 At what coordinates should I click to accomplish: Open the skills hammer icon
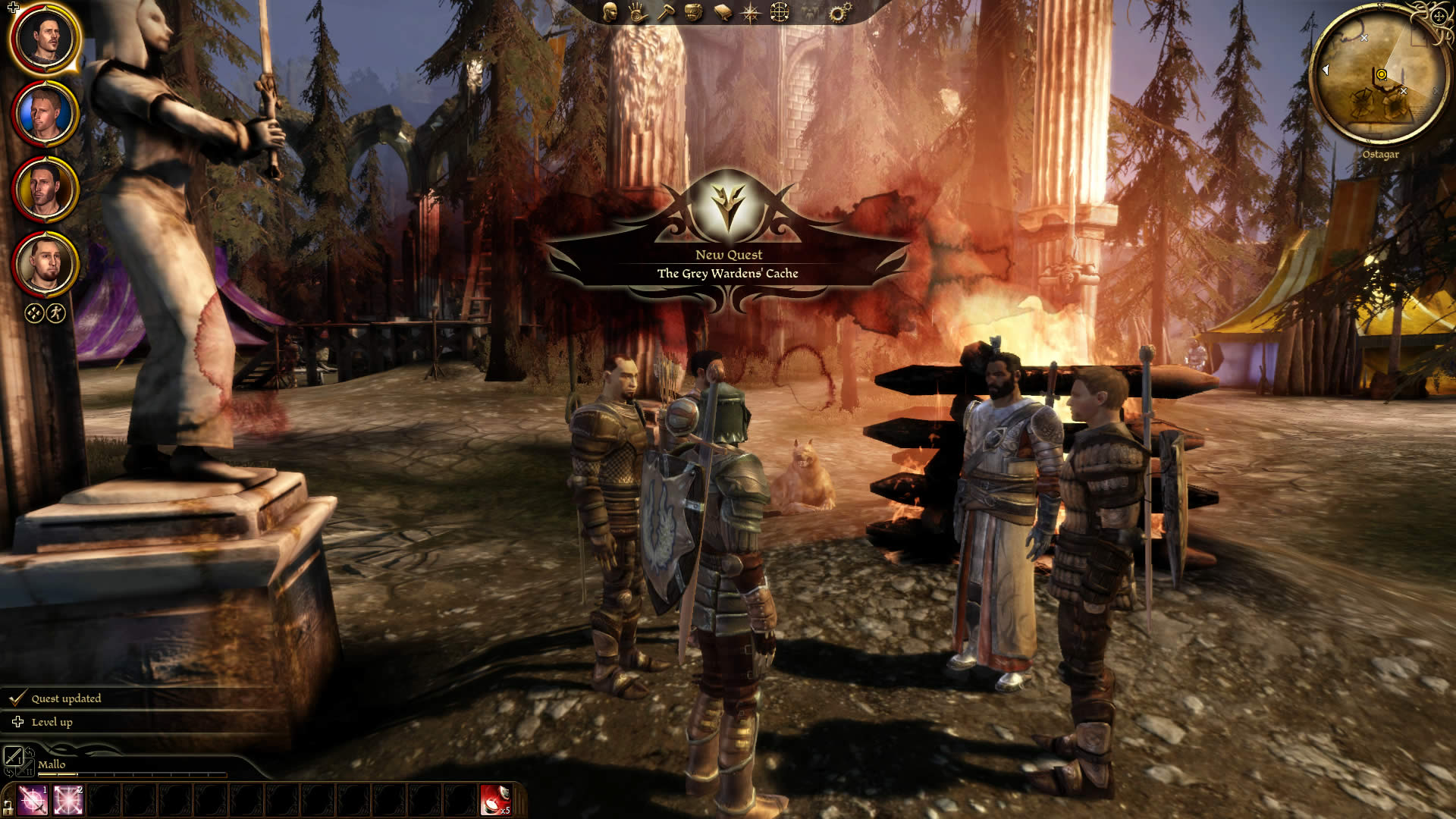[666, 12]
